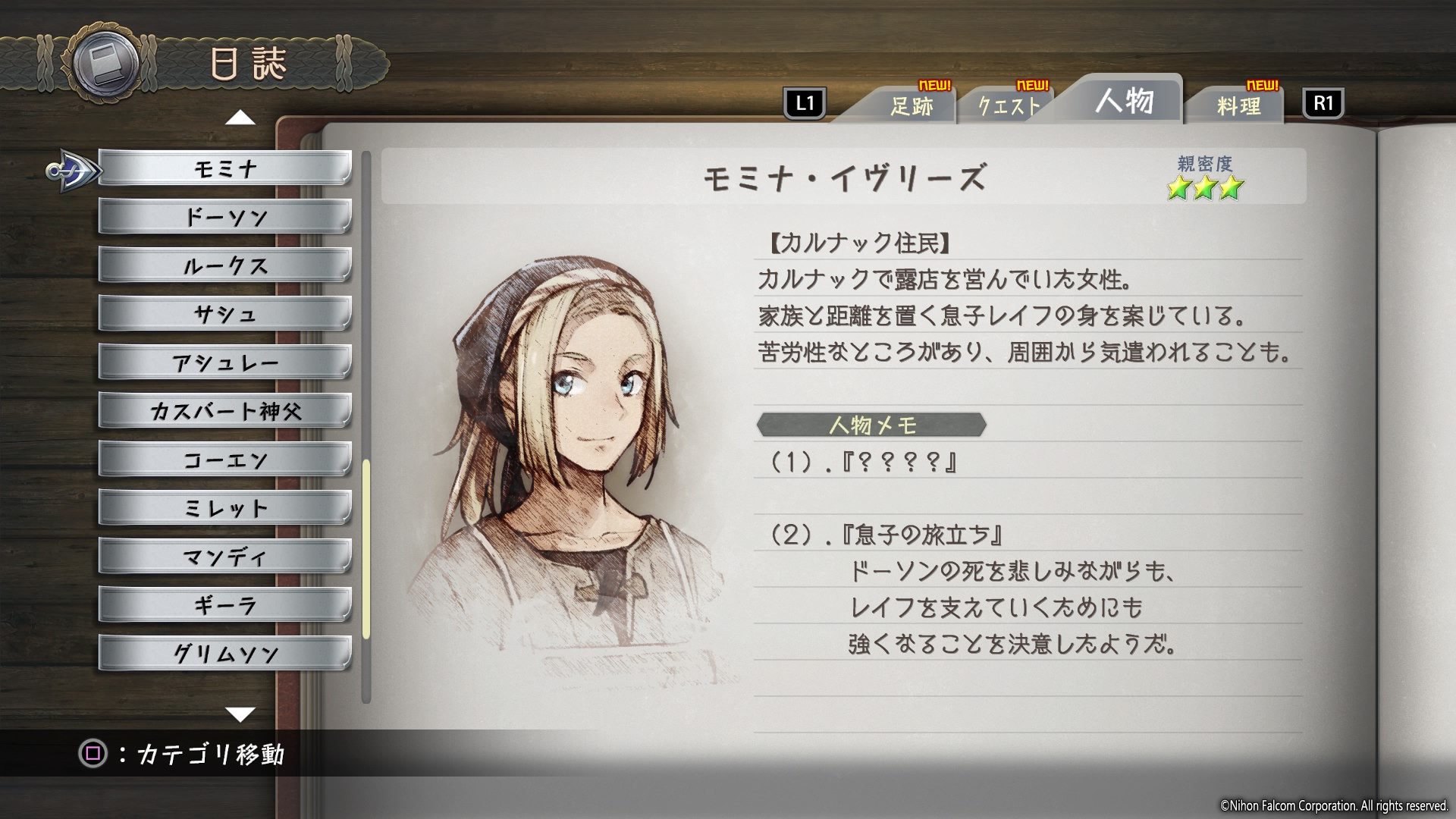The image size is (1456, 819).
Task: Open the クエスト tab
Action: coord(1009,106)
